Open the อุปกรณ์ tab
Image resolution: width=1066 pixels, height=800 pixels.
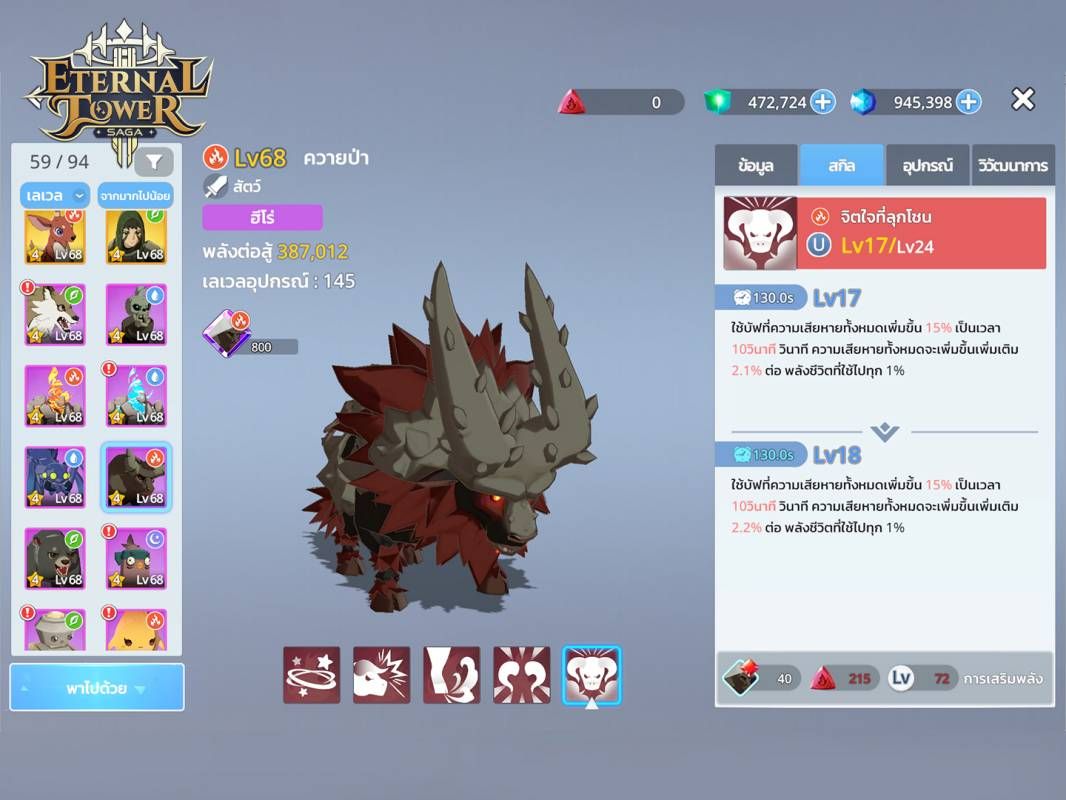(x=927, y=165)
